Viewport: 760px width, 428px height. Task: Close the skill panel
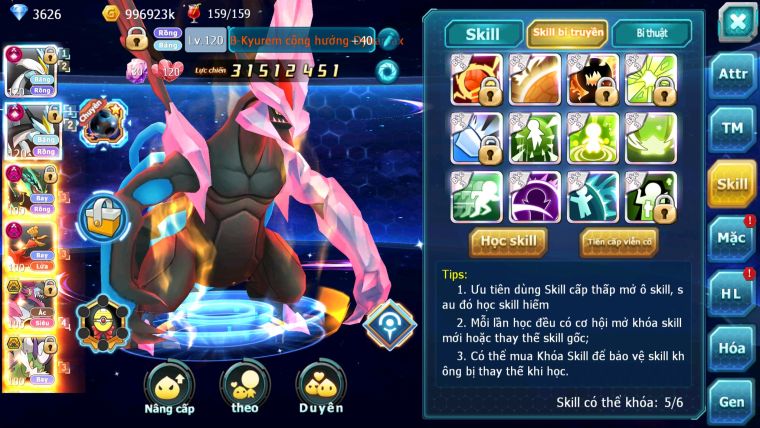[736, 22]
